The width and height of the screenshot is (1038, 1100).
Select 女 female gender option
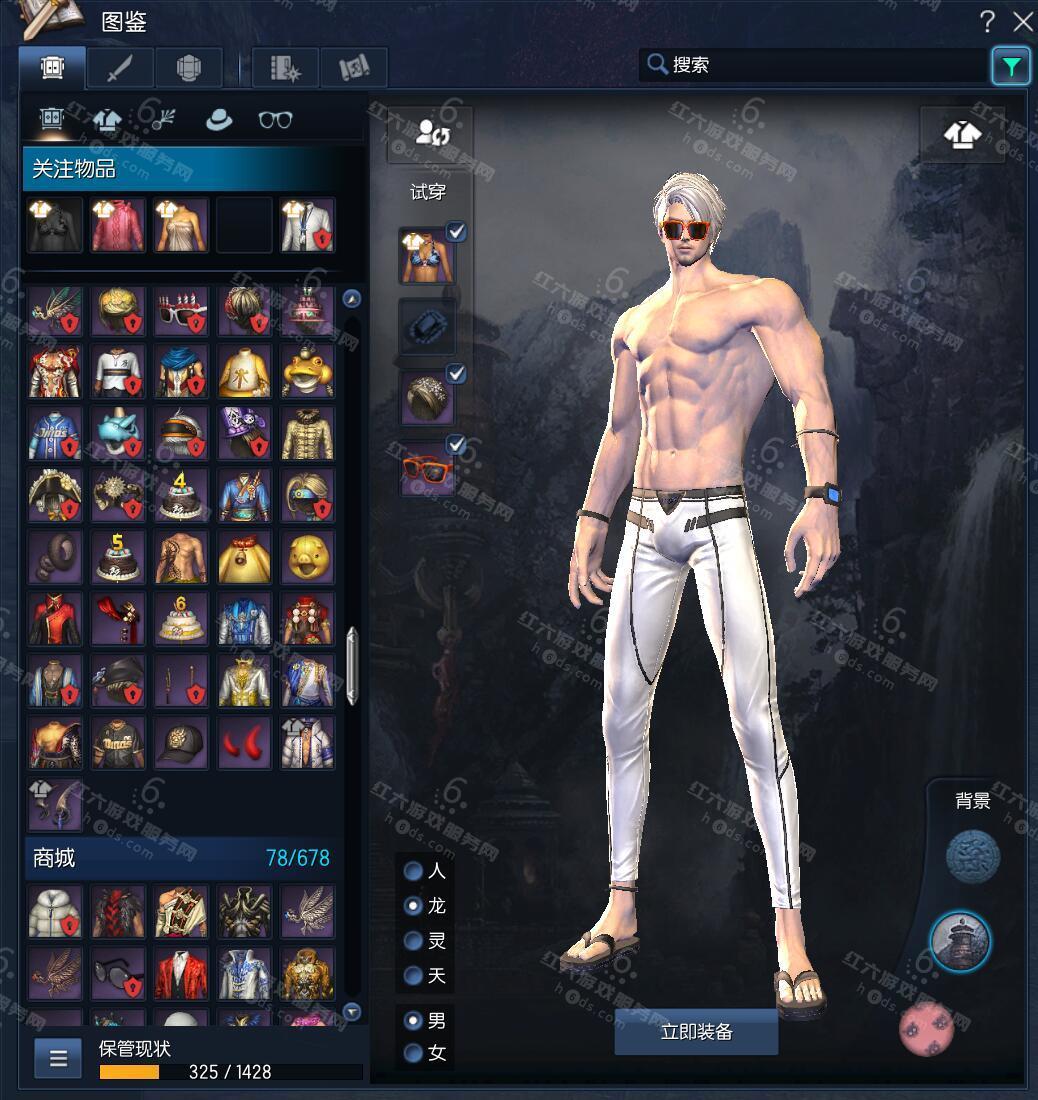tap(413, 1053)
